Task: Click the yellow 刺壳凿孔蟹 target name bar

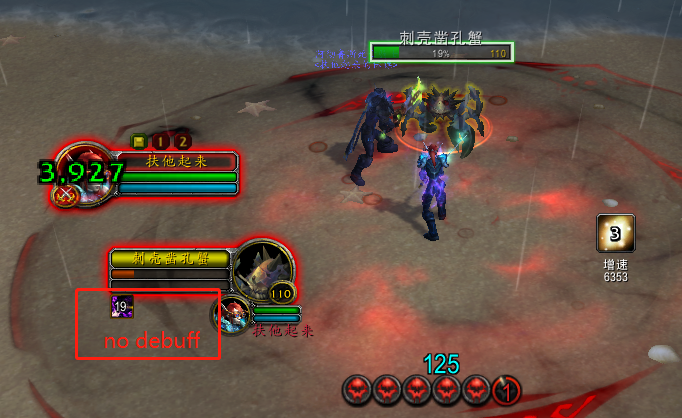Action: 170,258
